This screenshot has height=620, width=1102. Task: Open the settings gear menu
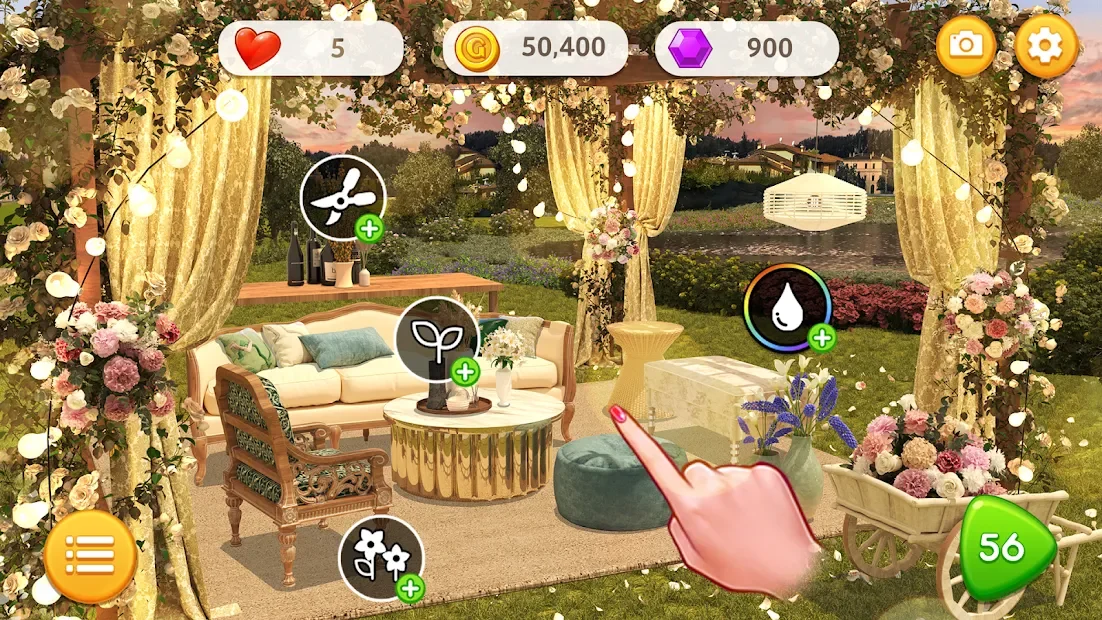tap(1046, 46)
